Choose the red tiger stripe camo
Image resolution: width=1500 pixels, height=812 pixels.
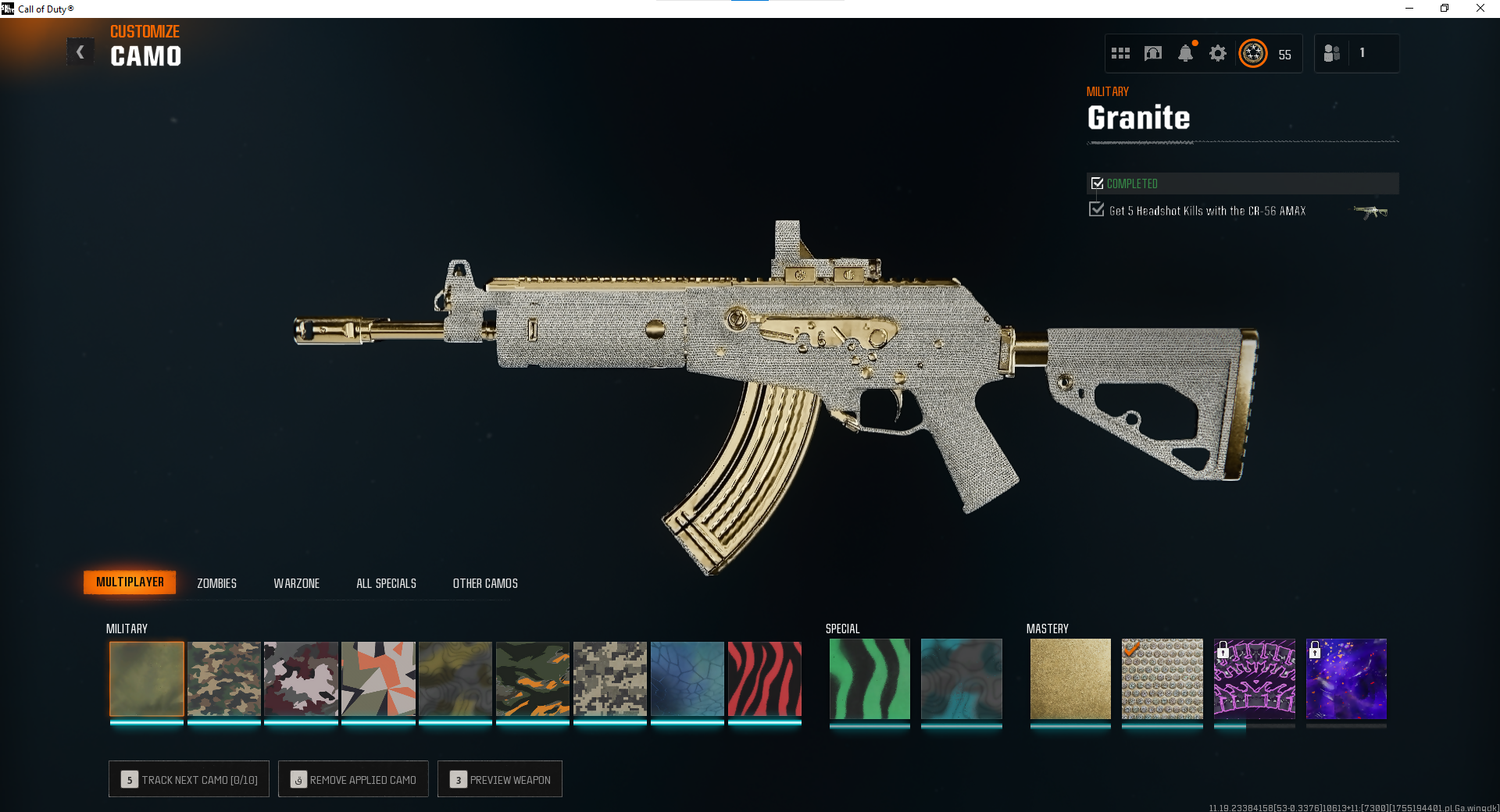764,678
